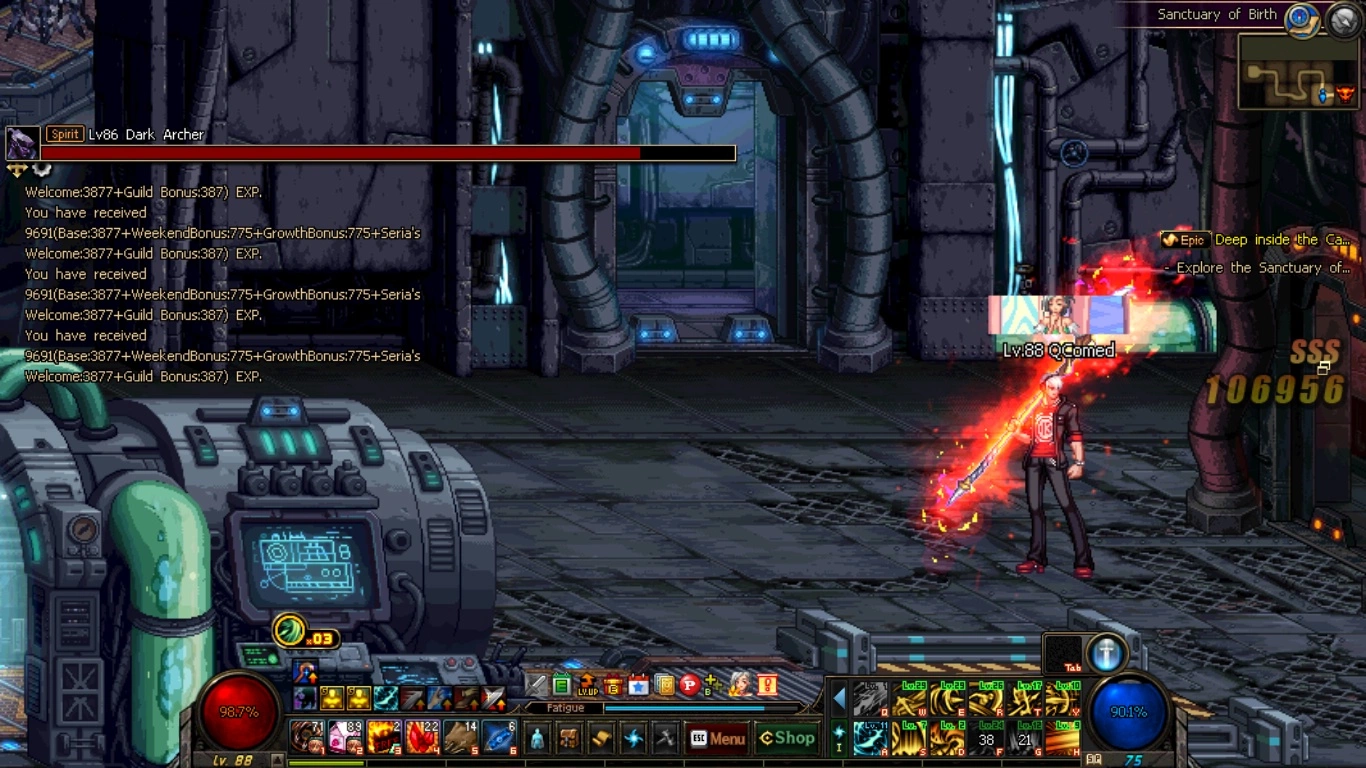This screenshot has height=768, width=1366.
Task: Activate the skill bound to W
Action: [x=909, y=699]
